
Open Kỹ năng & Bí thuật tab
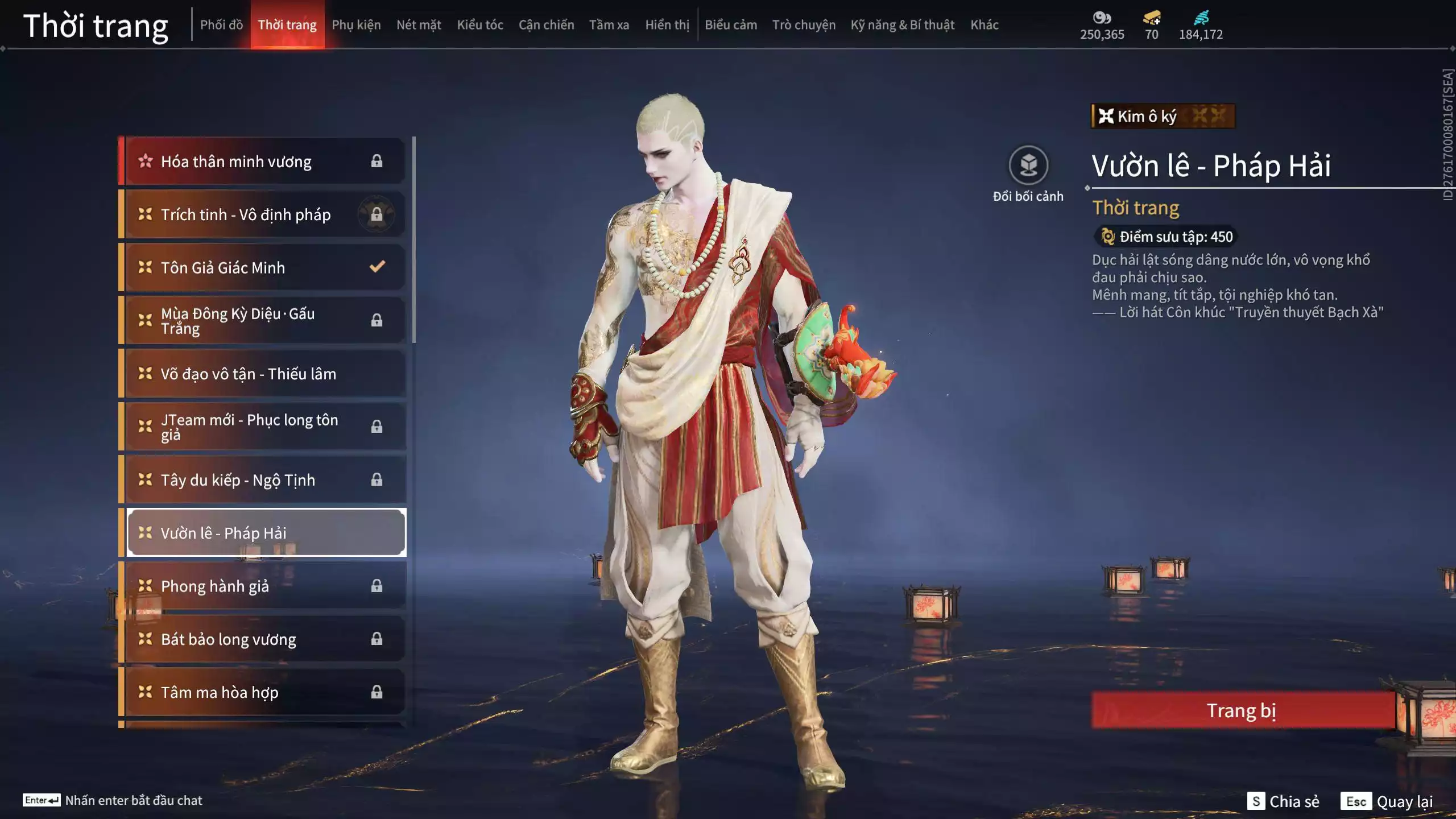click(902, 25)
